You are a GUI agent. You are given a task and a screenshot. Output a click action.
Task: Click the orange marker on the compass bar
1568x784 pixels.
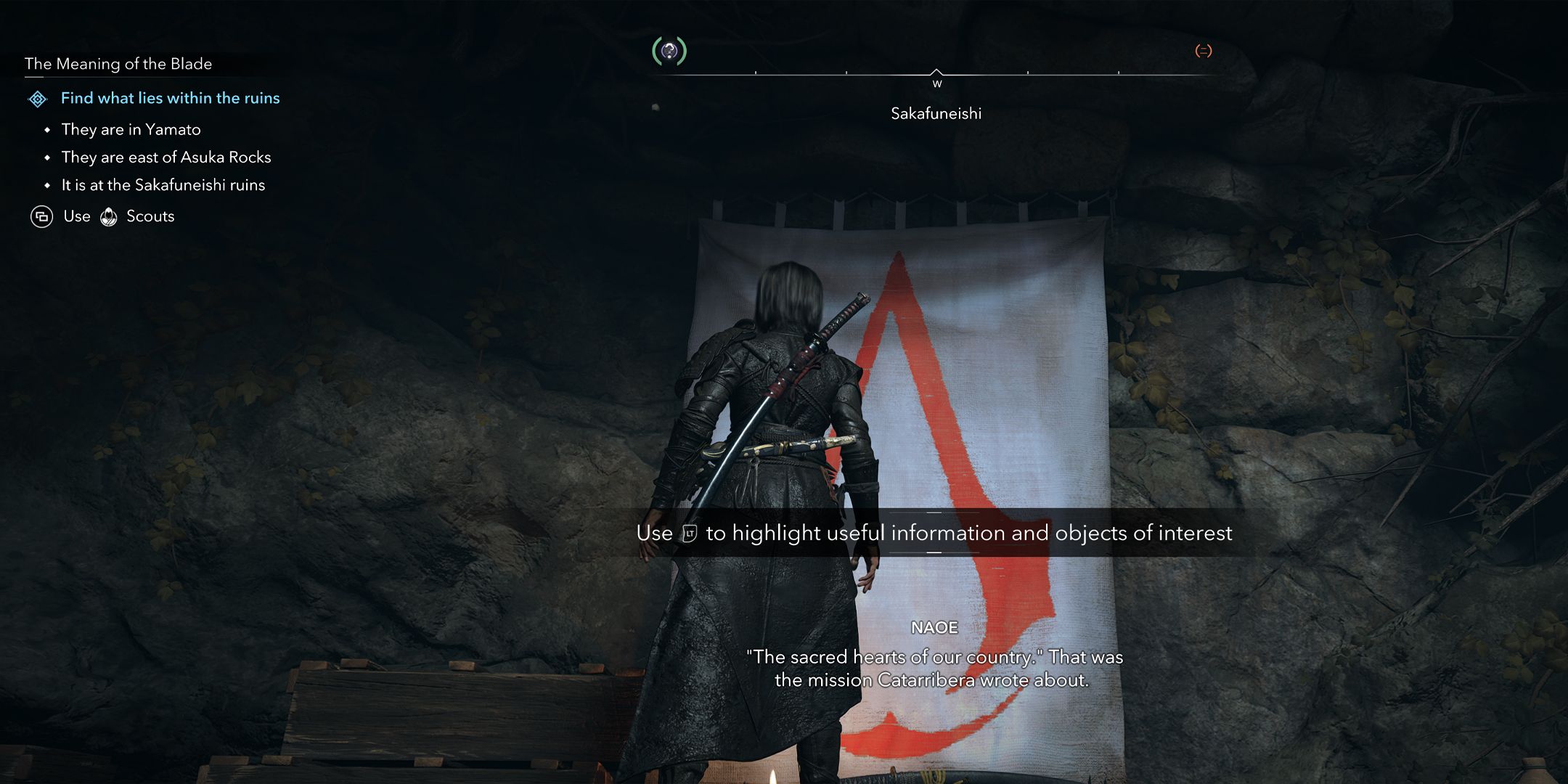click(x=1203, y=51)
